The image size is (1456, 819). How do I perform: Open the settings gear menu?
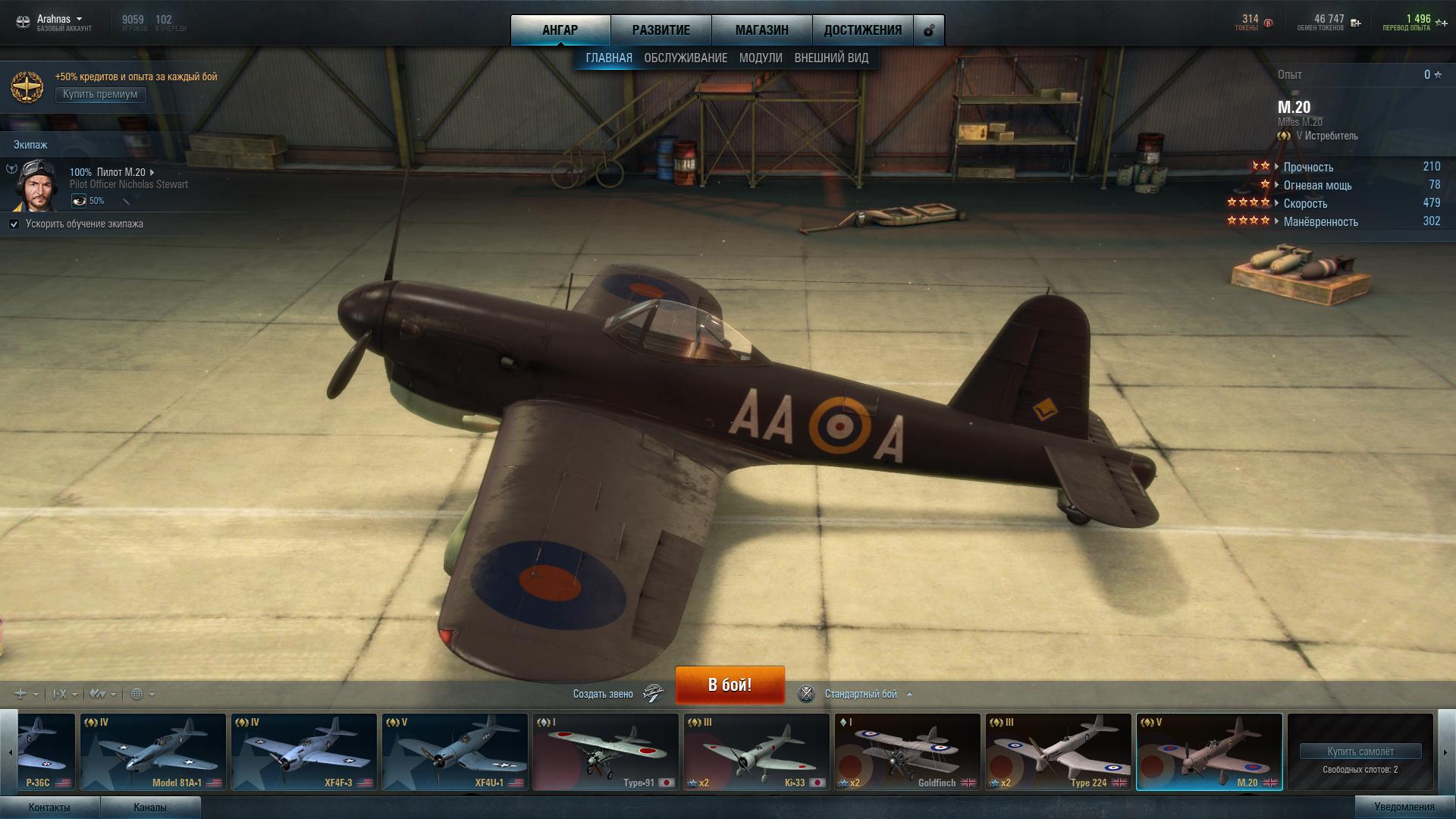(929, 31)
